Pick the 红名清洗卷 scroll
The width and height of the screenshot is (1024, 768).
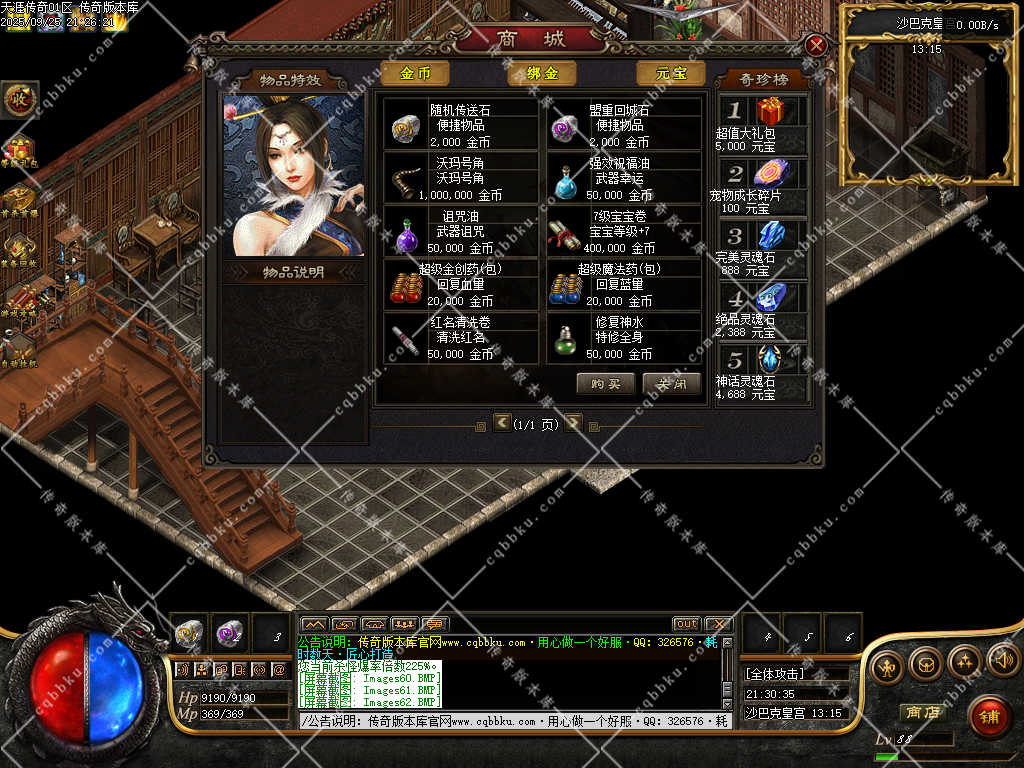(405, 340)
